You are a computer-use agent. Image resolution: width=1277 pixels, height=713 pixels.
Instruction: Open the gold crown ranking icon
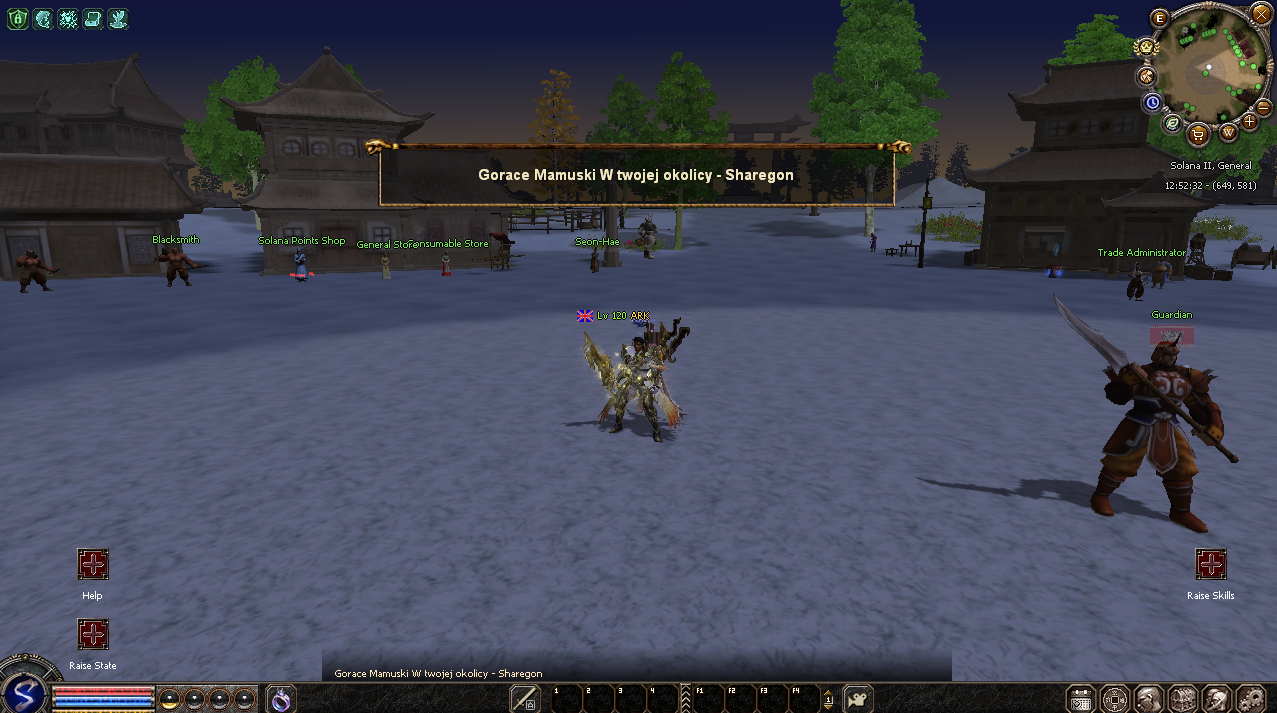(1145, 47)
